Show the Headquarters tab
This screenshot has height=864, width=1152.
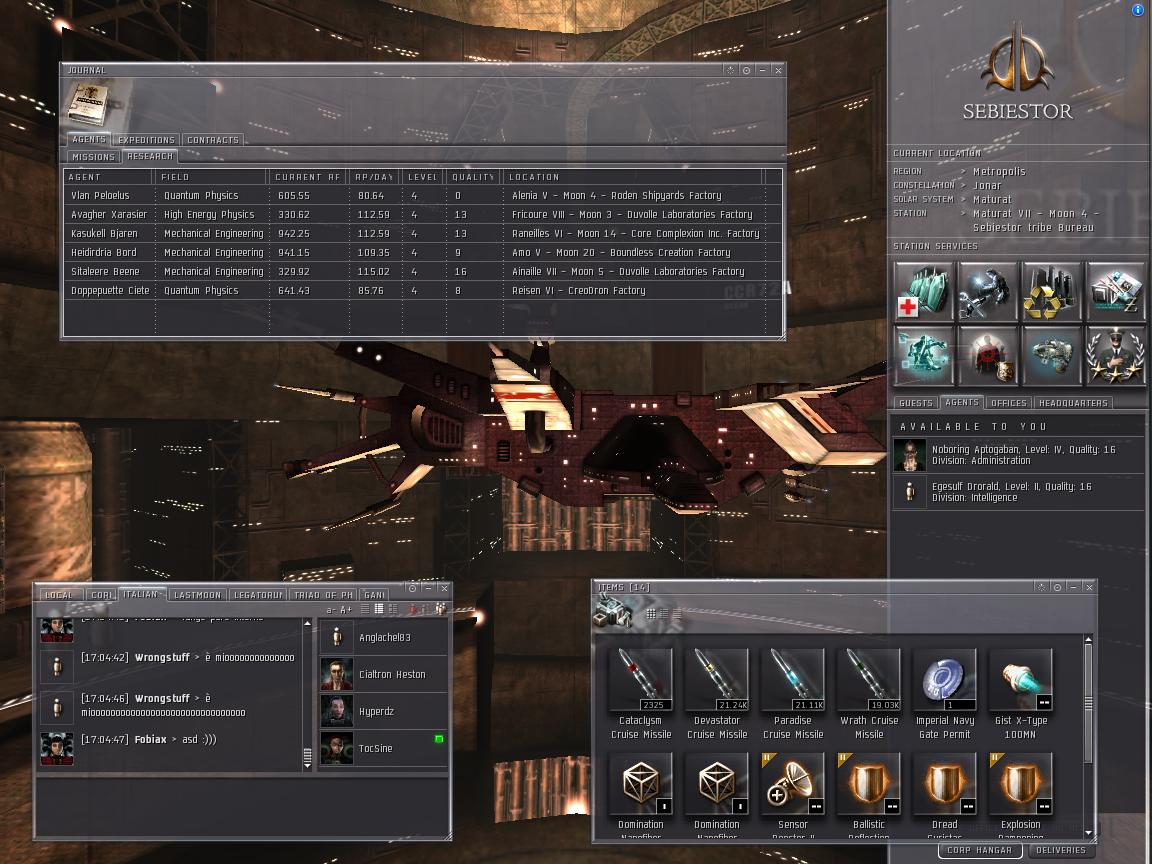pos(1073,403)
